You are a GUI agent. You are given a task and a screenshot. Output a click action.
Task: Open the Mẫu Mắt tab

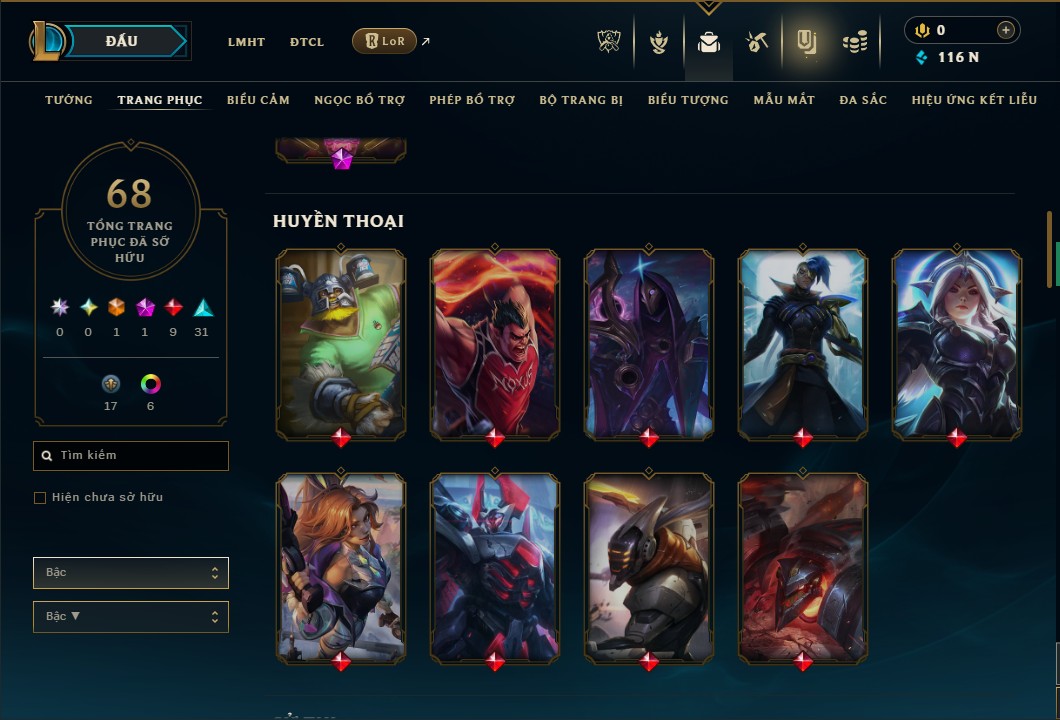pos(784,100)
